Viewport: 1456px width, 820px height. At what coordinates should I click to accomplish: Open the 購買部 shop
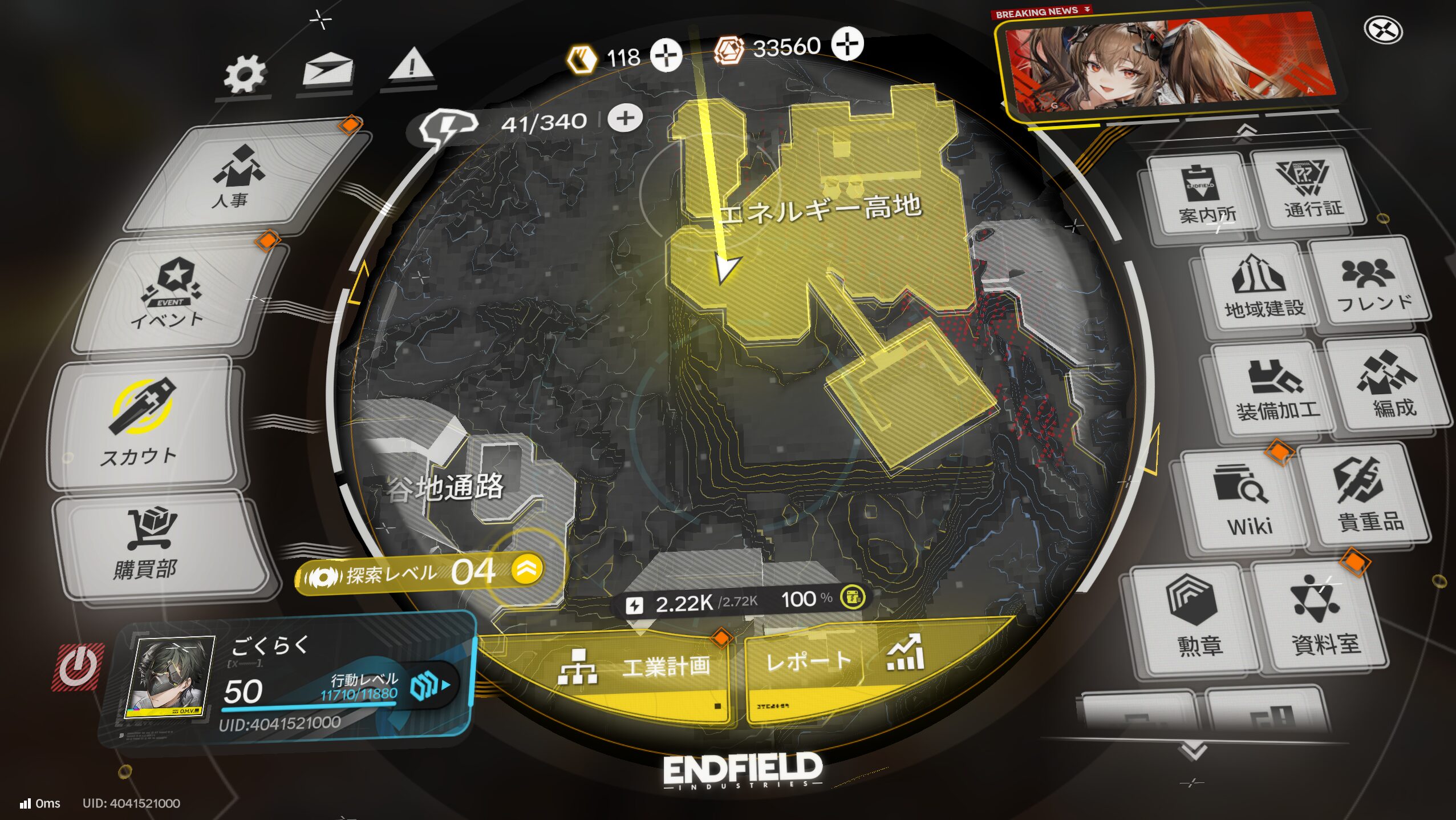[x=151, y=545]
